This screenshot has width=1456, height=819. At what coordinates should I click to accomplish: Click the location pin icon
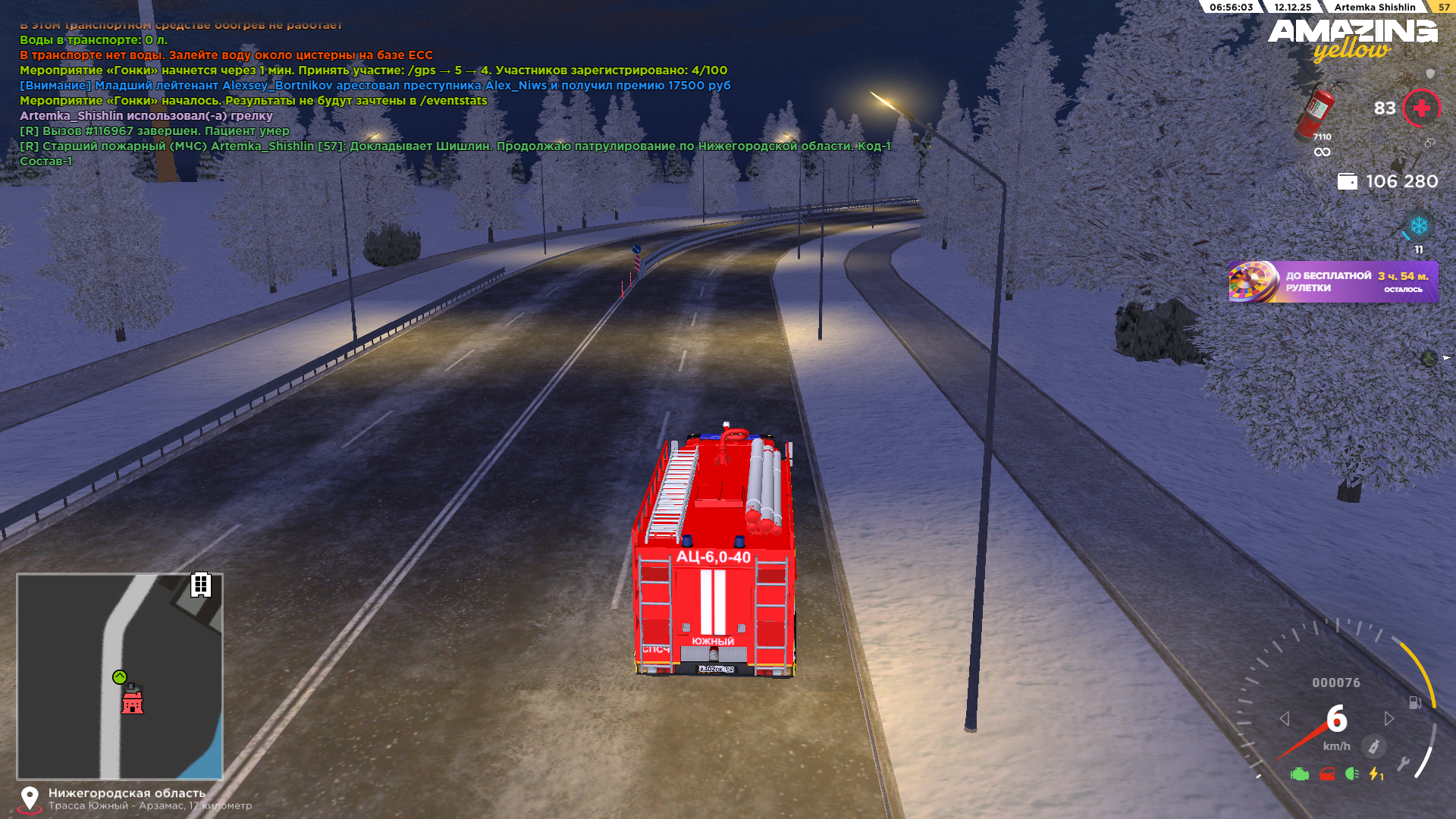[30, 799]
